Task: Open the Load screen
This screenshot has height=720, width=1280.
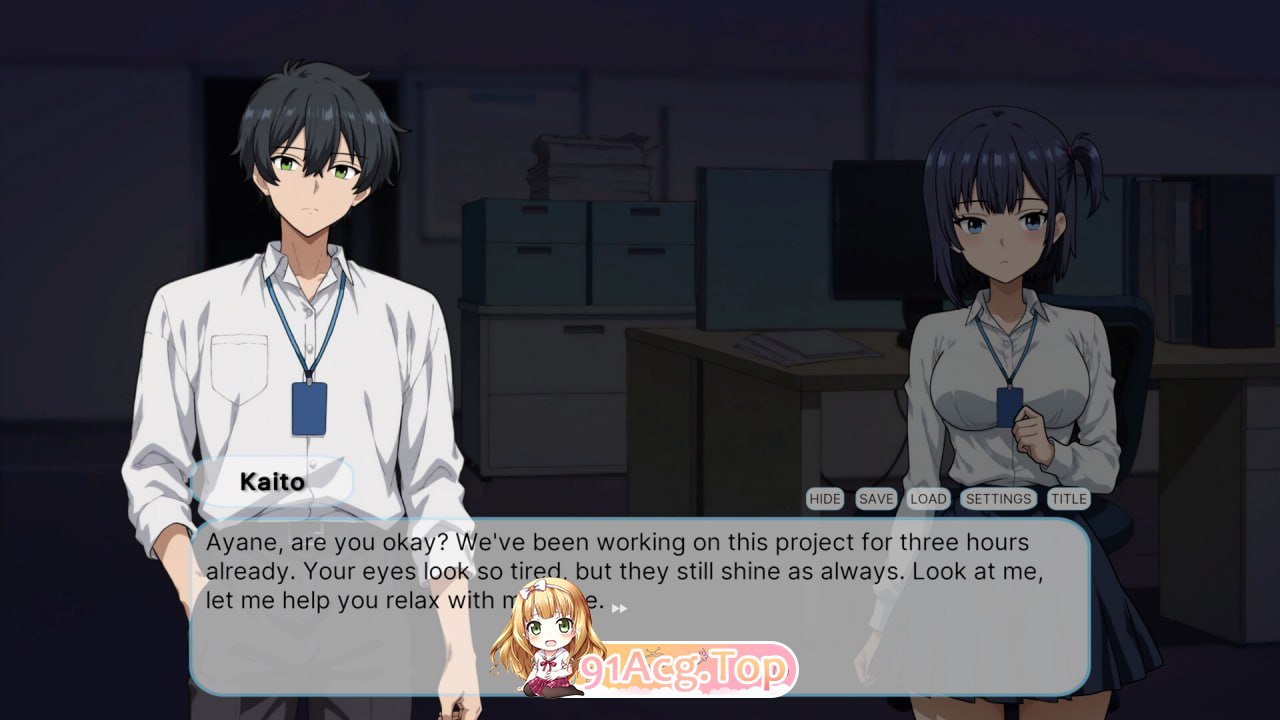Action: click(x=929, y=498)
